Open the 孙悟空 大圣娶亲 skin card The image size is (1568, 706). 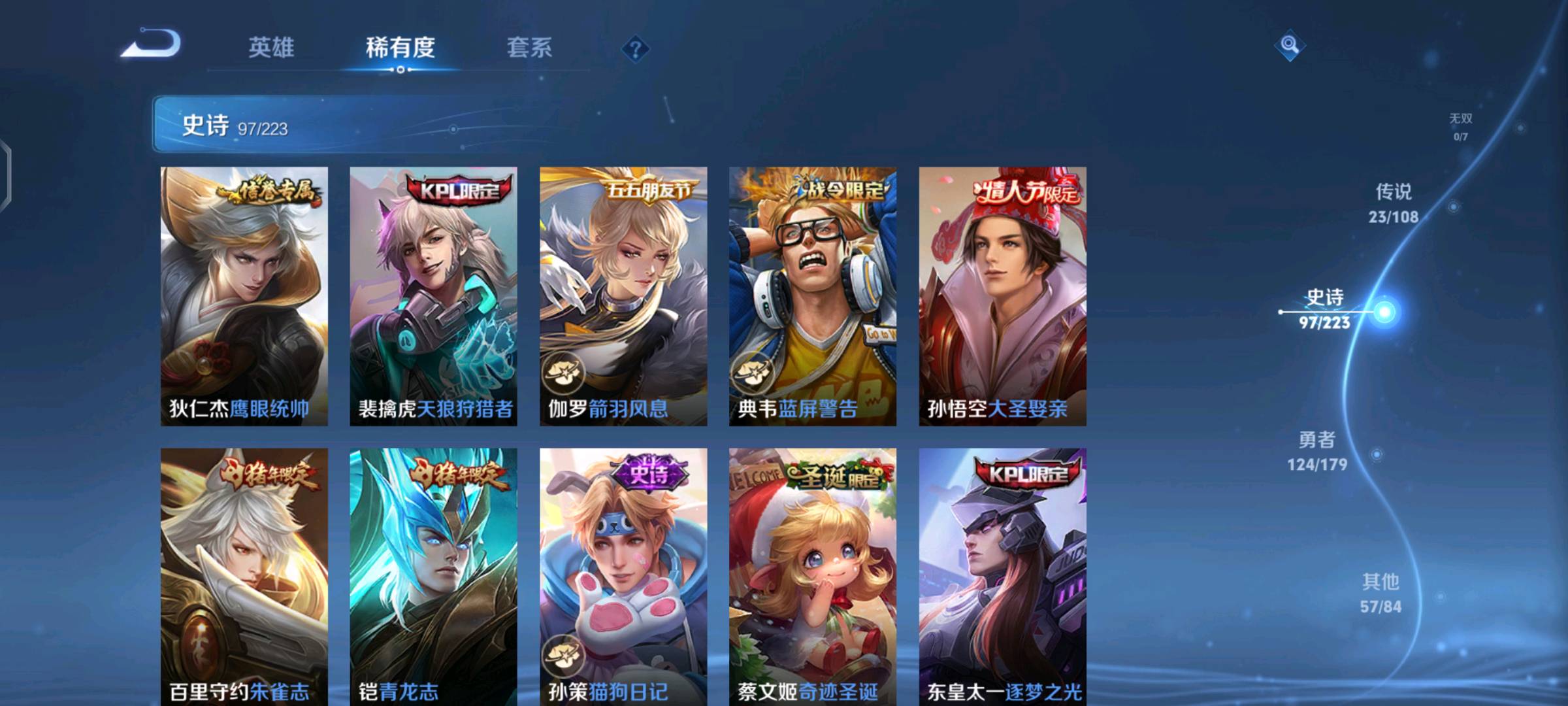pos(1002,296)
